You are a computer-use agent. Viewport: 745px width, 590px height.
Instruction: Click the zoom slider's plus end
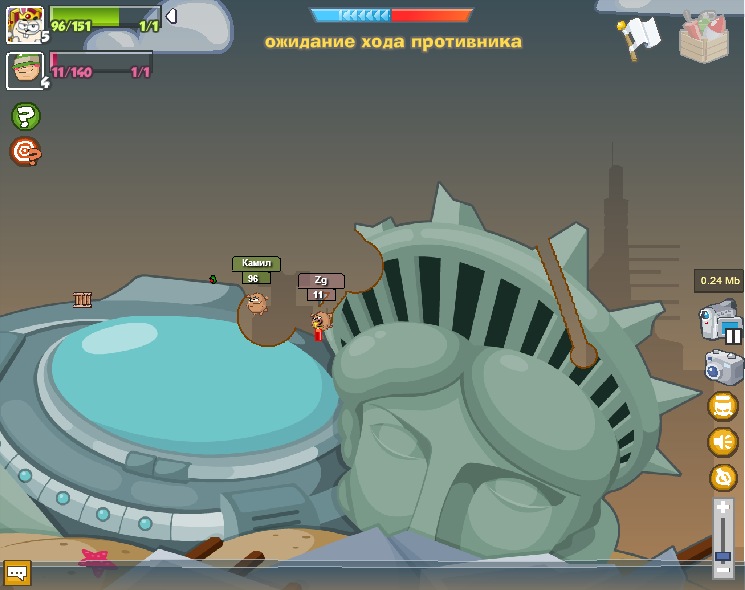(x=723, y=508)
